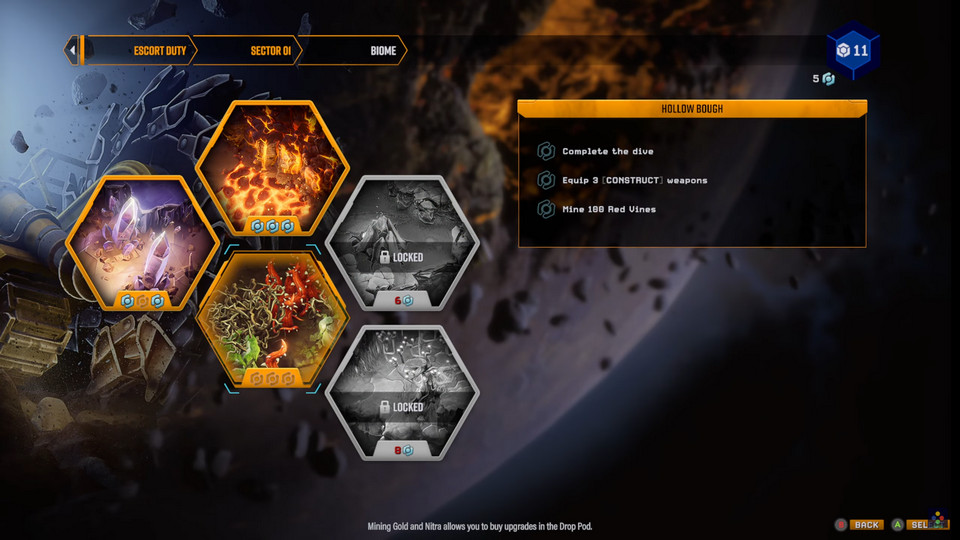This screenshot has width=960, height=540.
Task: Click the left arrow in breadcrumb bar
Action: (72, 51)
